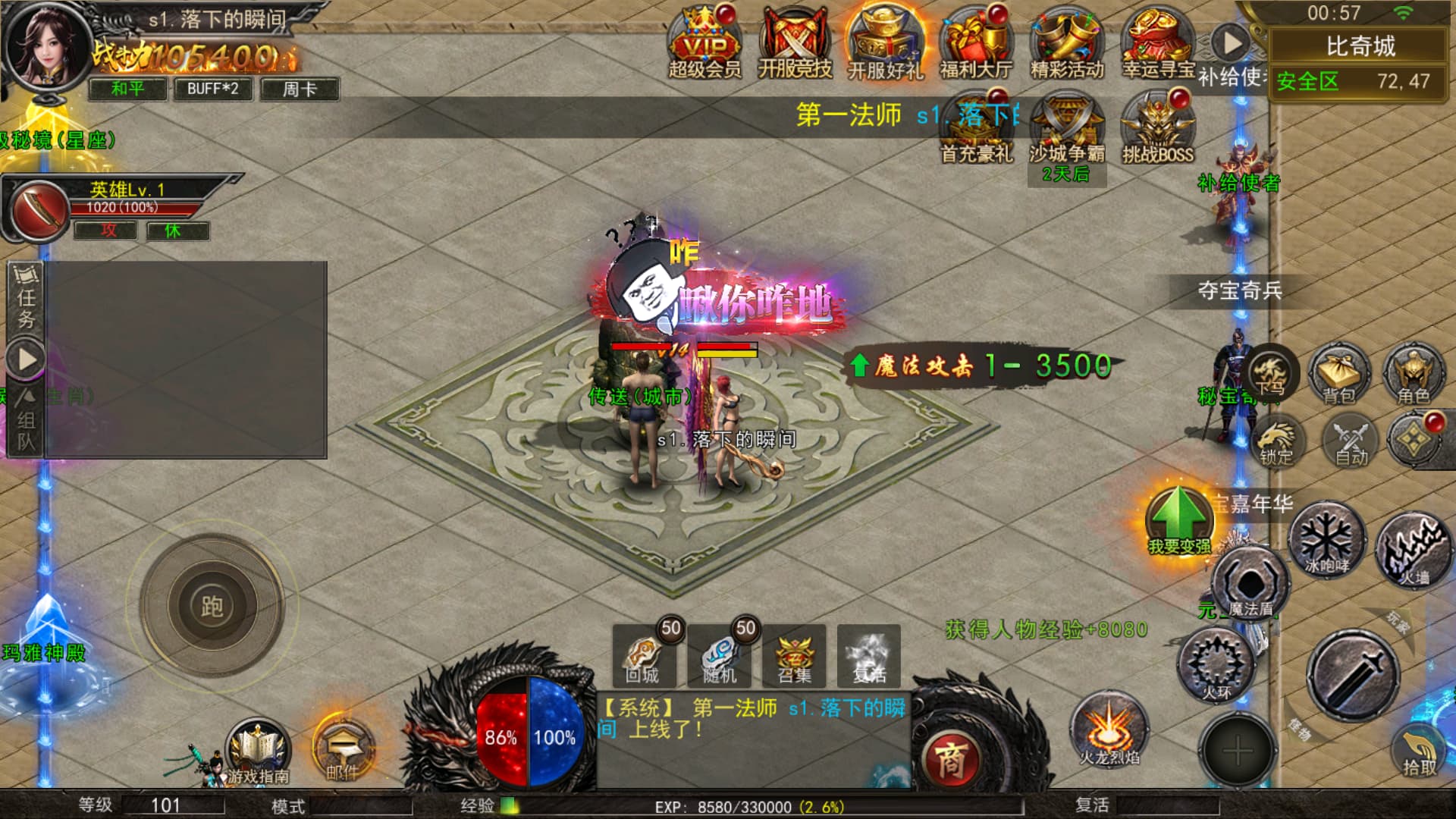Screen dimensions: 1456x819
Task: Cast the 冰咆哮 ice skill
Action: [1326, 540]
